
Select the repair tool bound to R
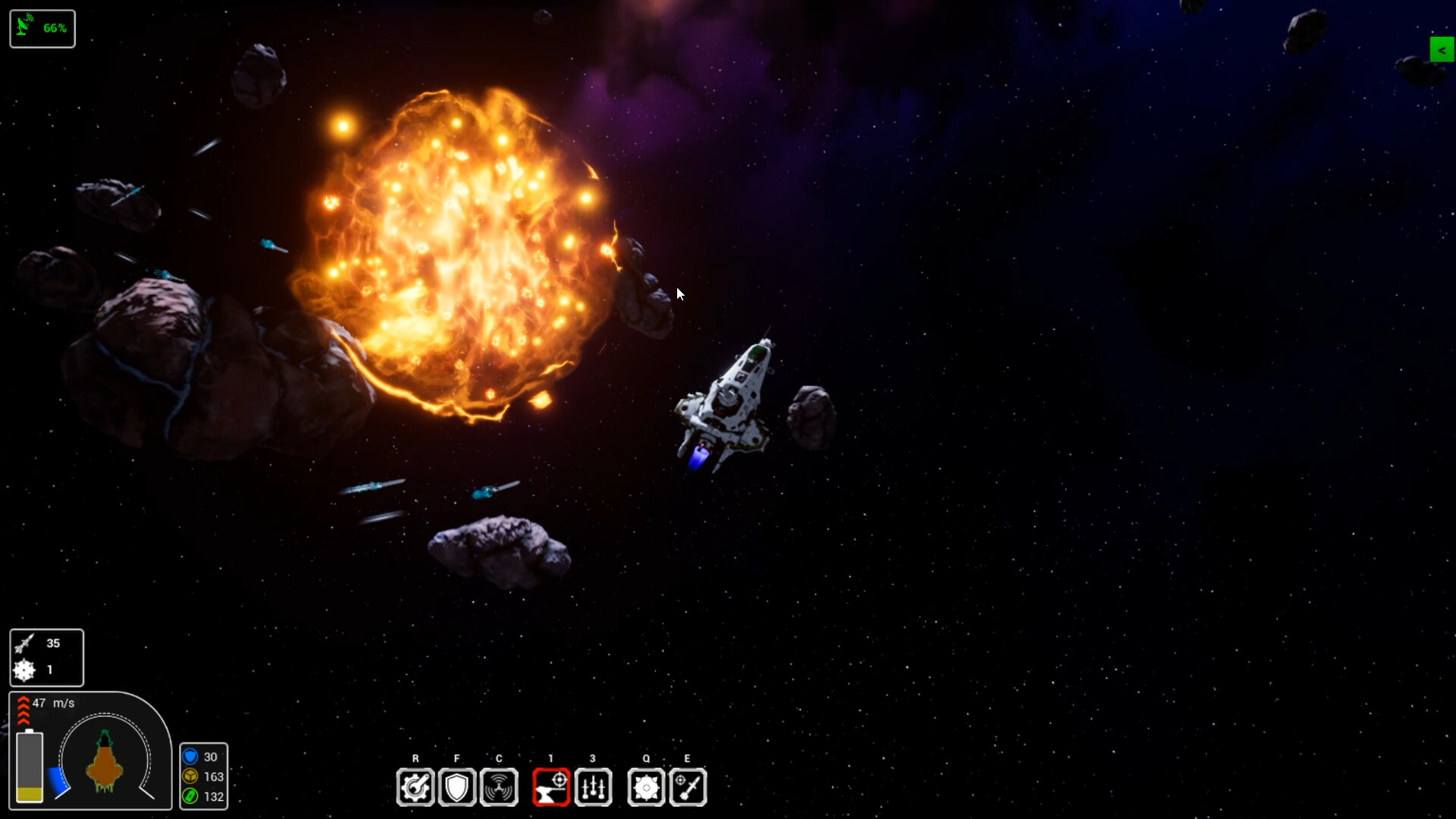(415, 787)
